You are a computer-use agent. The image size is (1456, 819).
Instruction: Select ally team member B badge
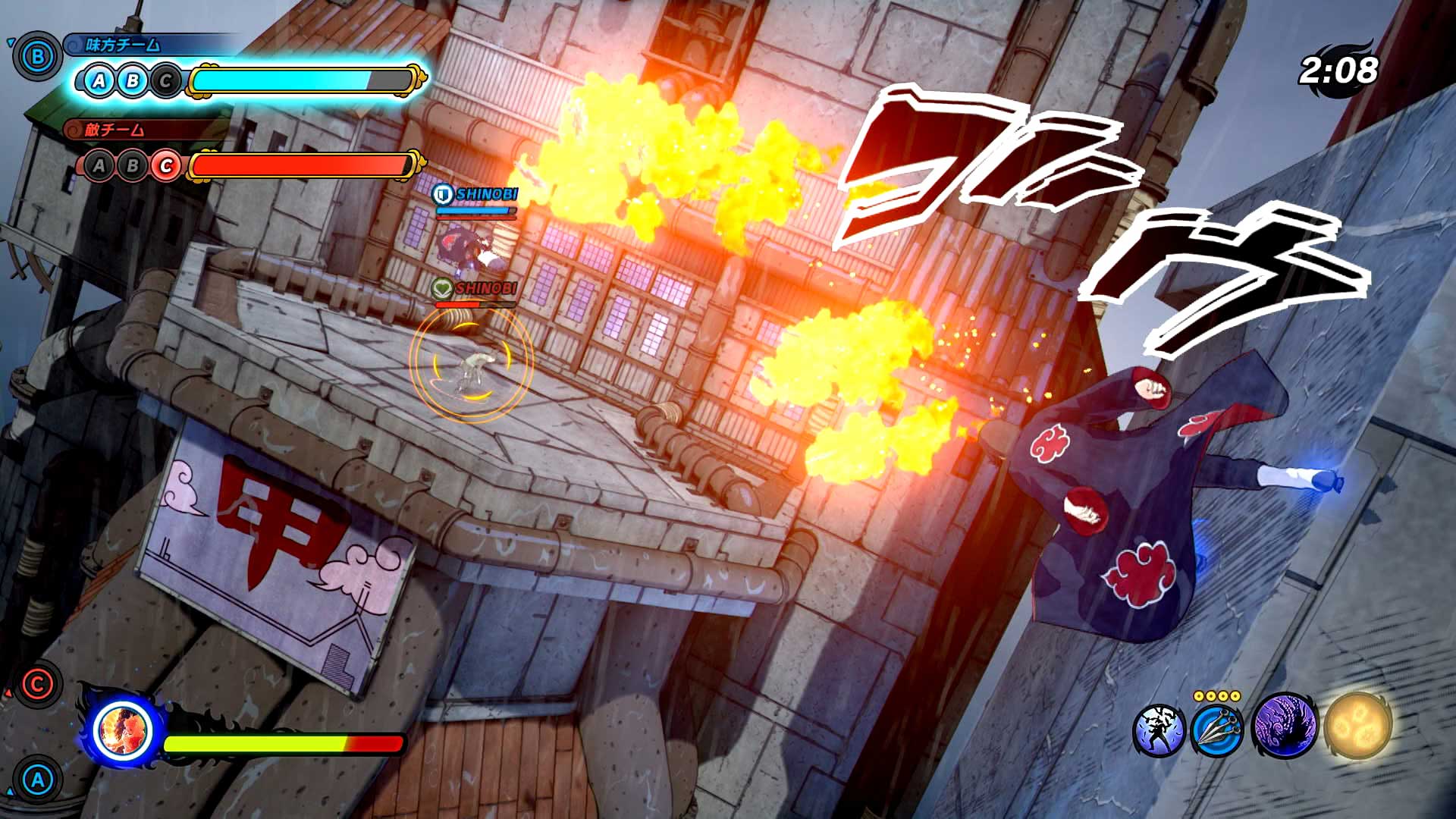(x=132, y=80)
